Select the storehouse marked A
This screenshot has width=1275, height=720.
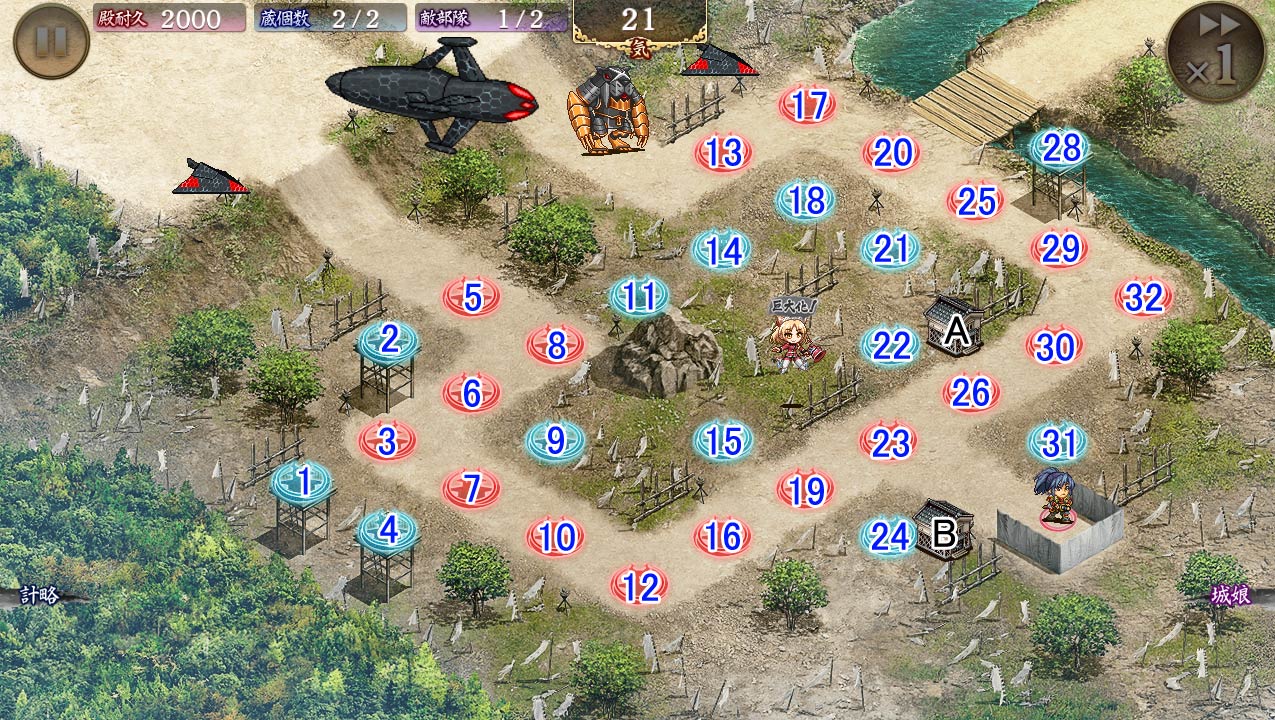click(x=952, y=325)
